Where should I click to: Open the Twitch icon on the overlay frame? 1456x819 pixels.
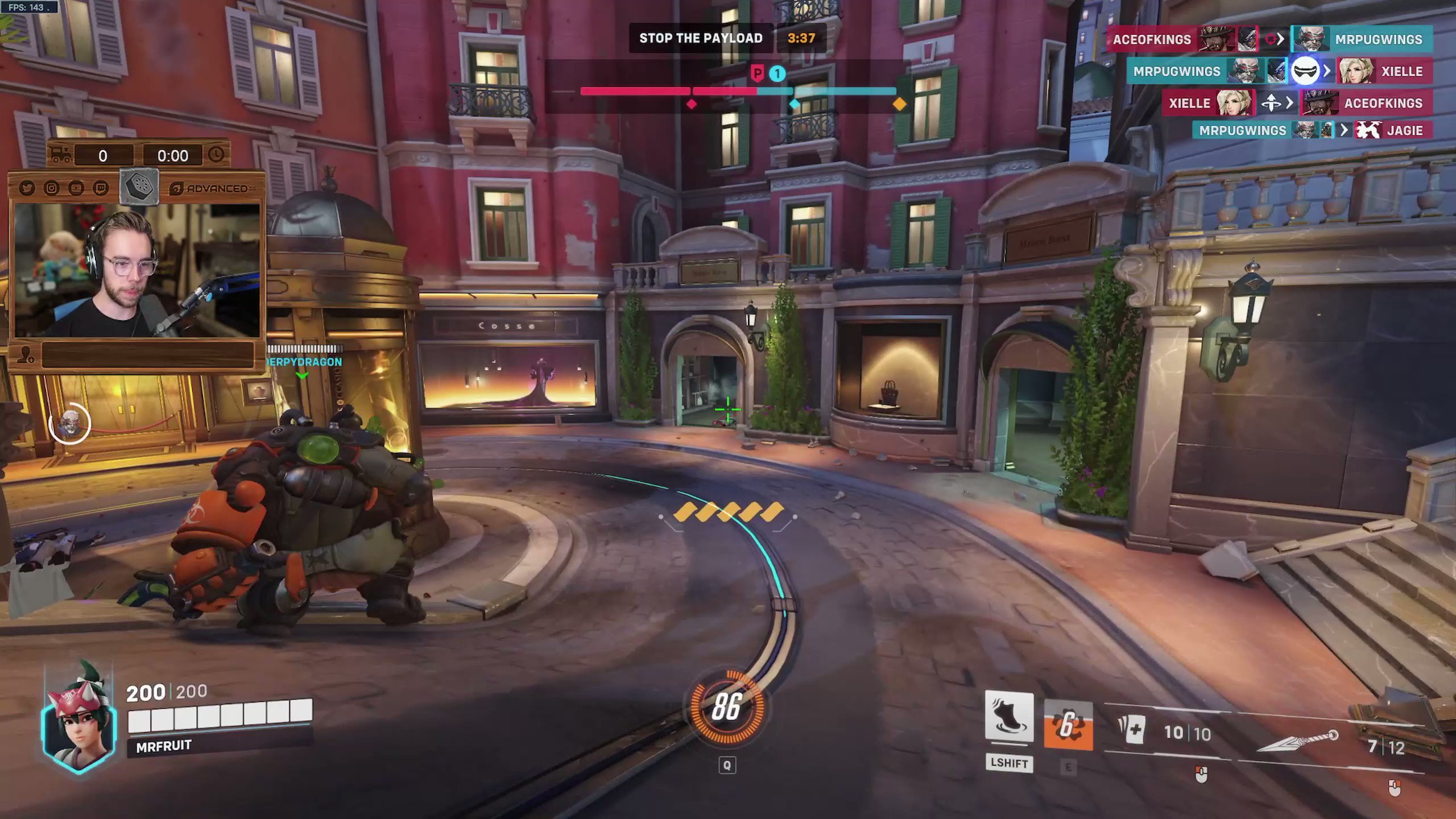(x=101, y=188)
